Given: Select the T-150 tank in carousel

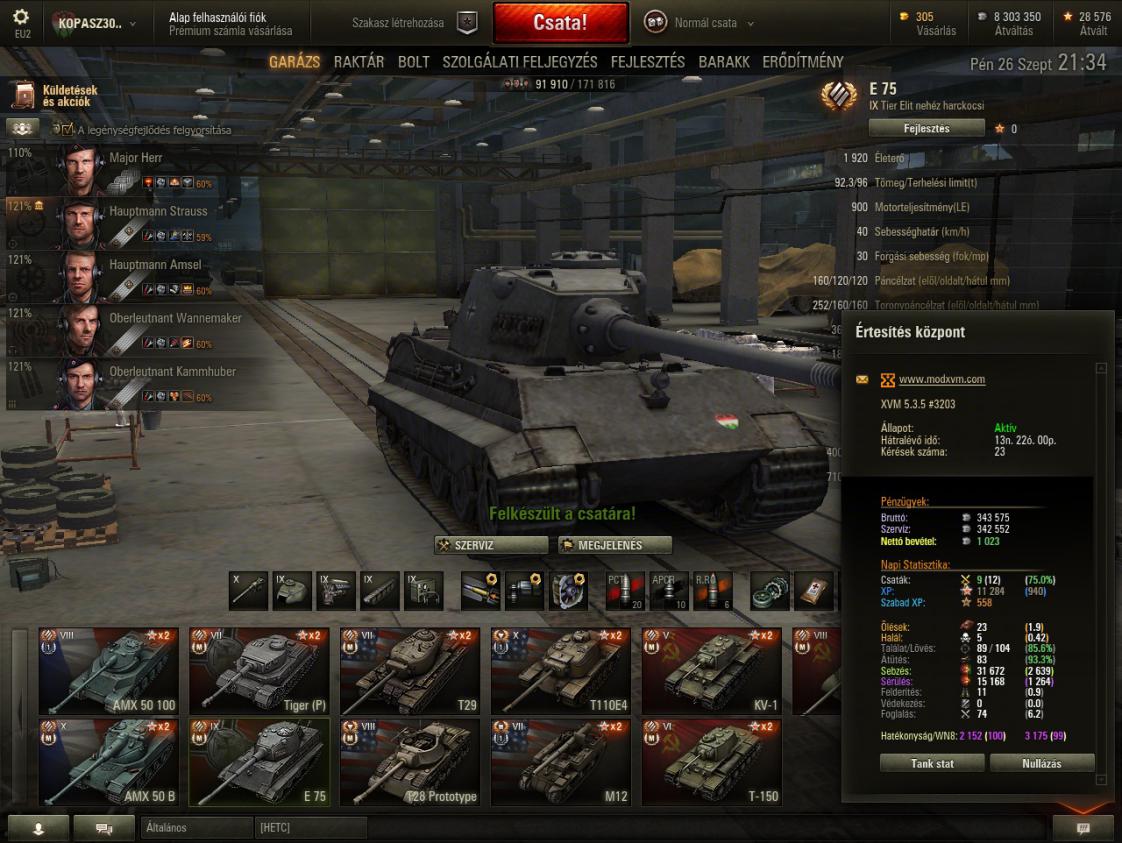Looking at the screenshot, I should click(x=711, y=762).
